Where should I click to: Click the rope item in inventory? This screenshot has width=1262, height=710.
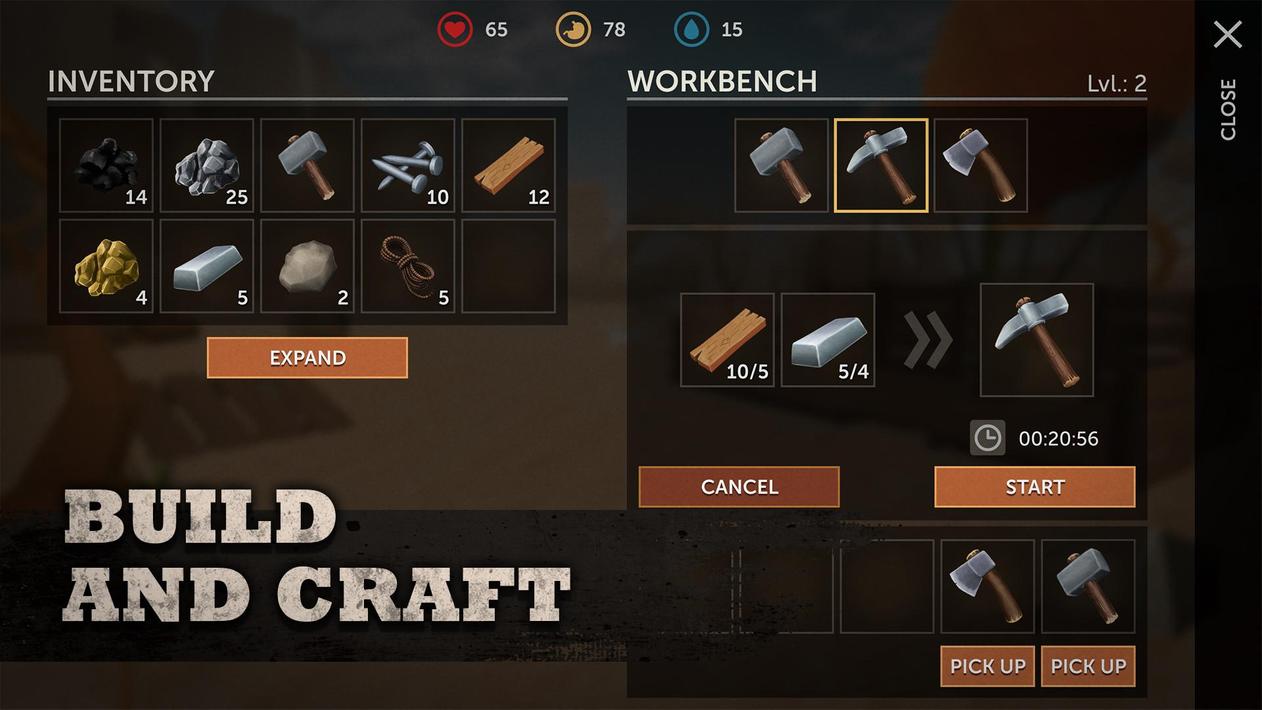point(408,266)
